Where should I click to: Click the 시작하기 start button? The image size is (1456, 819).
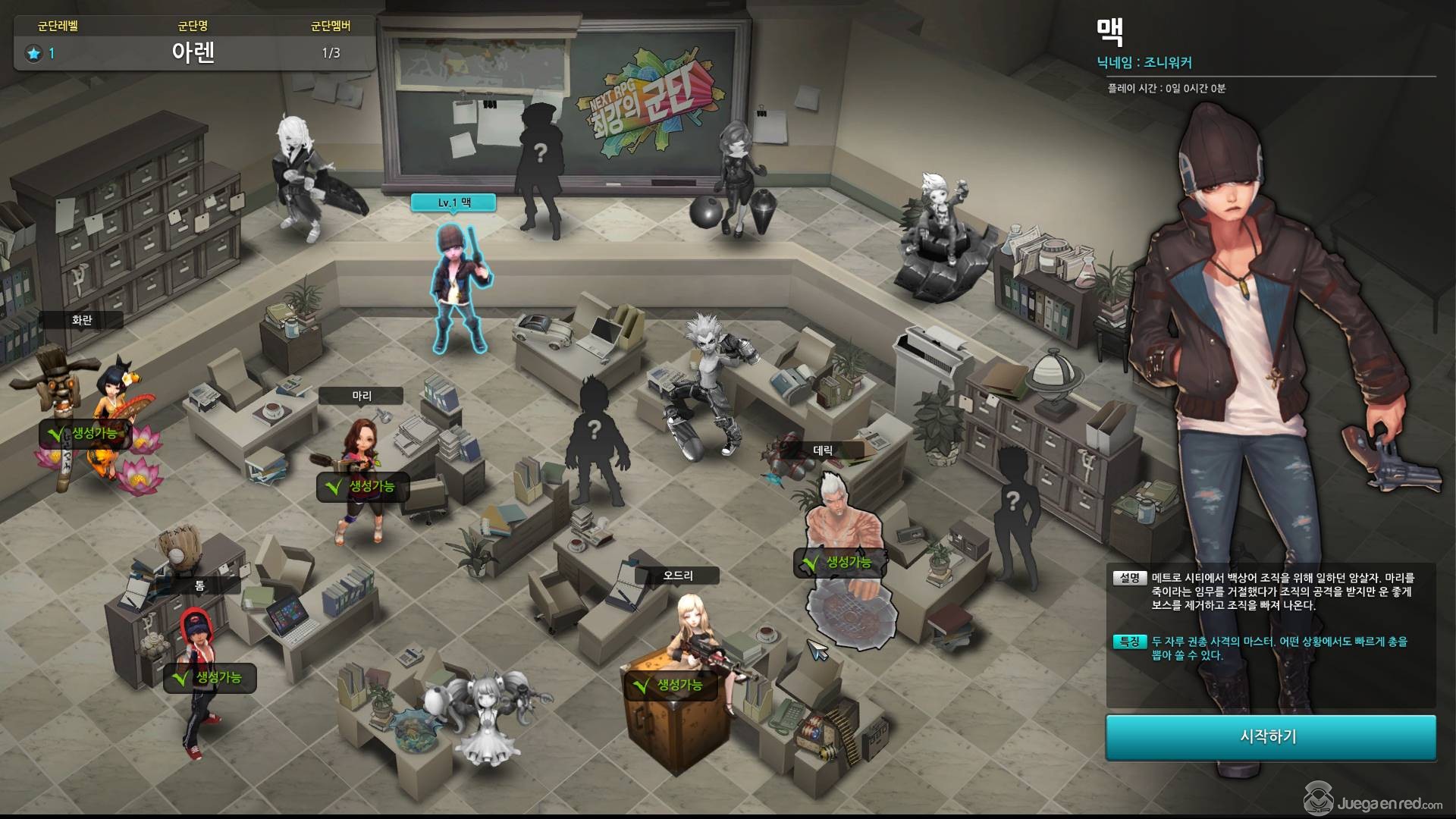click(x=1270, y=736)
